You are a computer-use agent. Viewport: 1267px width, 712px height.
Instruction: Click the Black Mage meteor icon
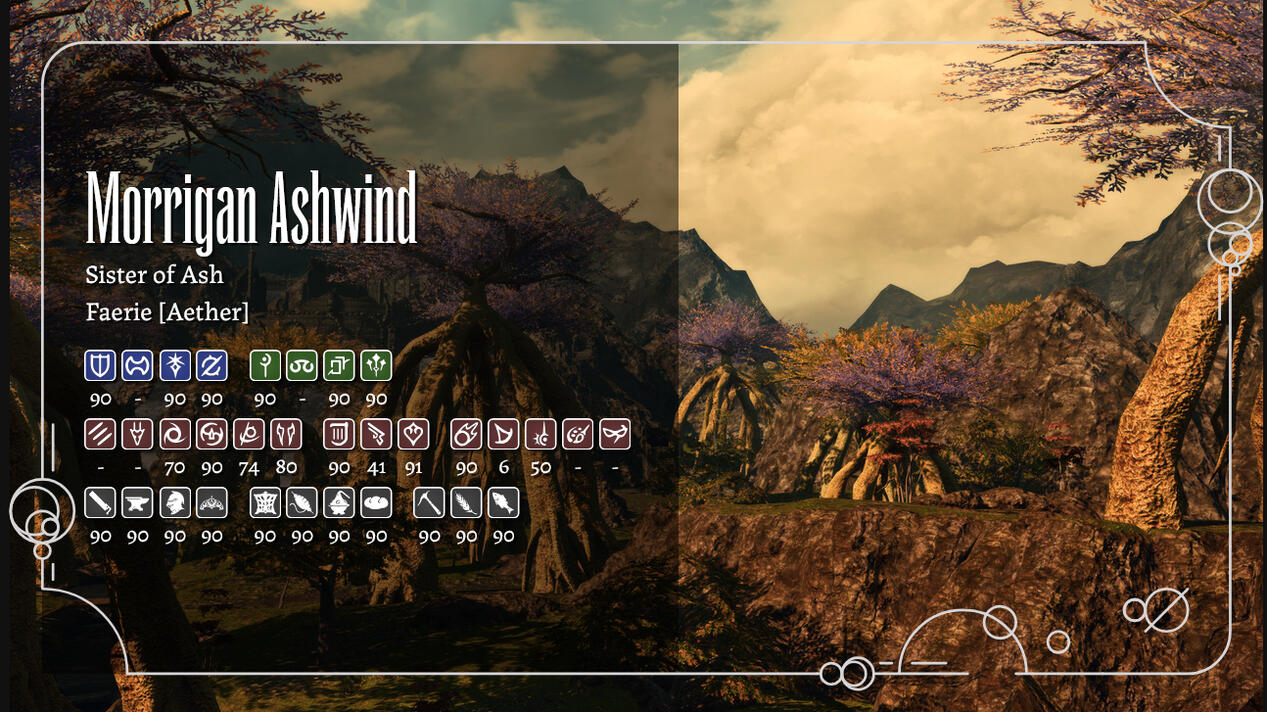tap(466, 433)
